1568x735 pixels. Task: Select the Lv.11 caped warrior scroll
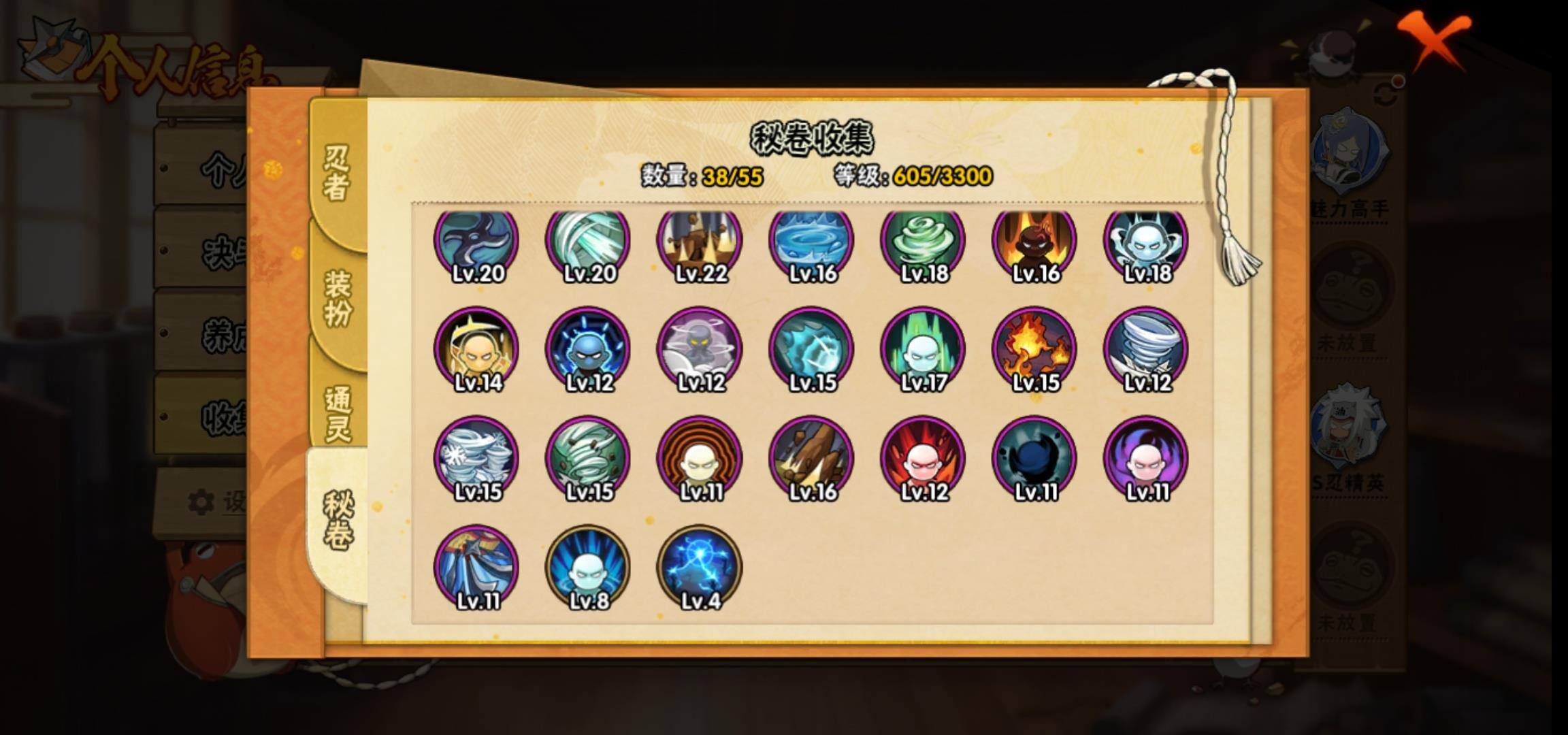click(x=476, y=567)
